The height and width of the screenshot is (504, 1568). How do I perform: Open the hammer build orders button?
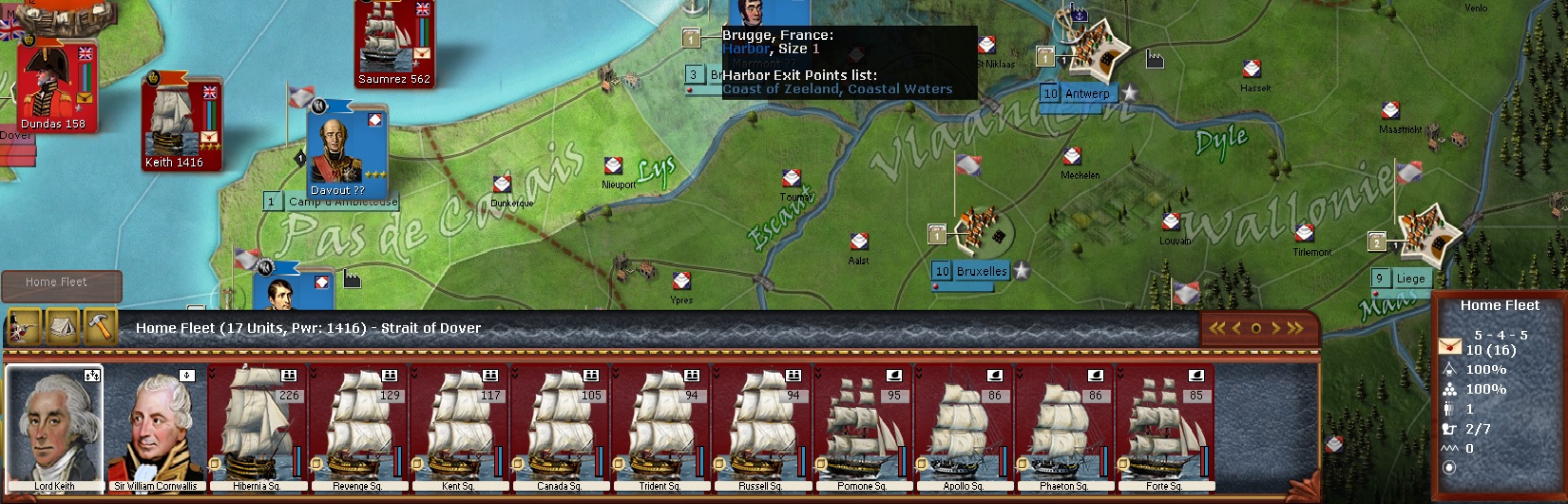point(100,327)
